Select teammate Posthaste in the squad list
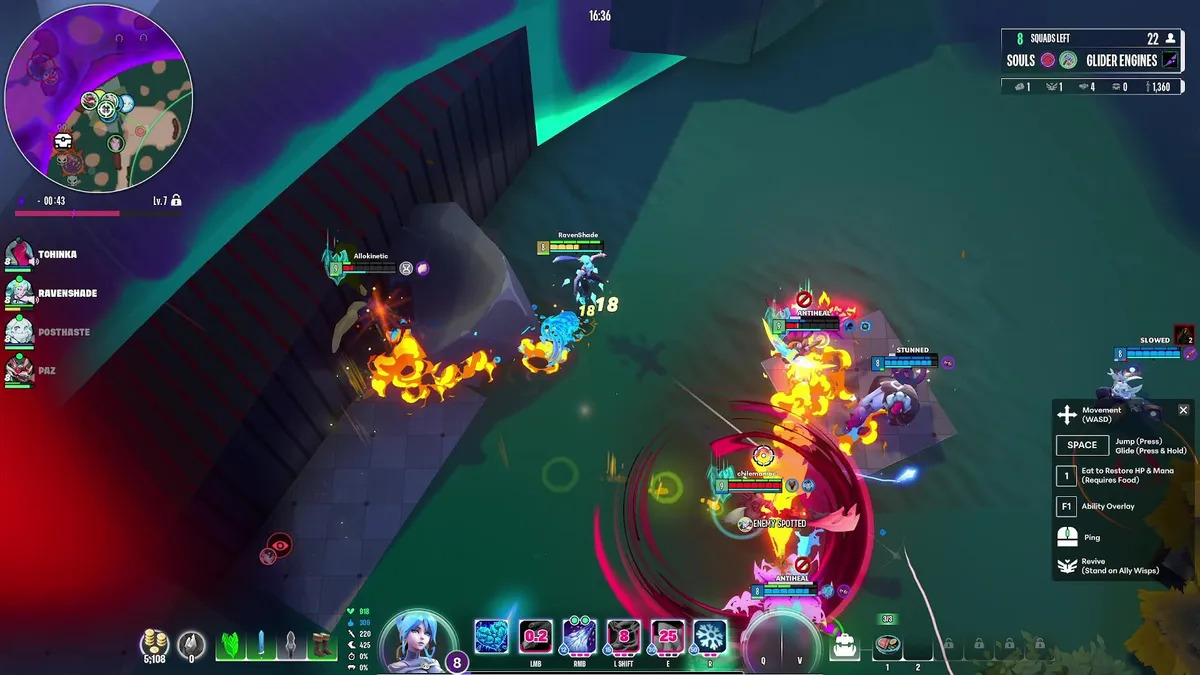The height and width of the screenshot is (675, 1200). [x=21, y=331]
